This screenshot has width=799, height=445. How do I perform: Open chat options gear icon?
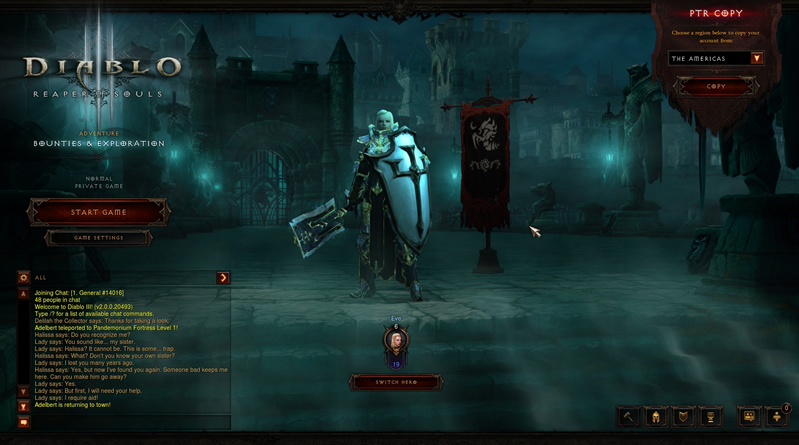(24, 278)
